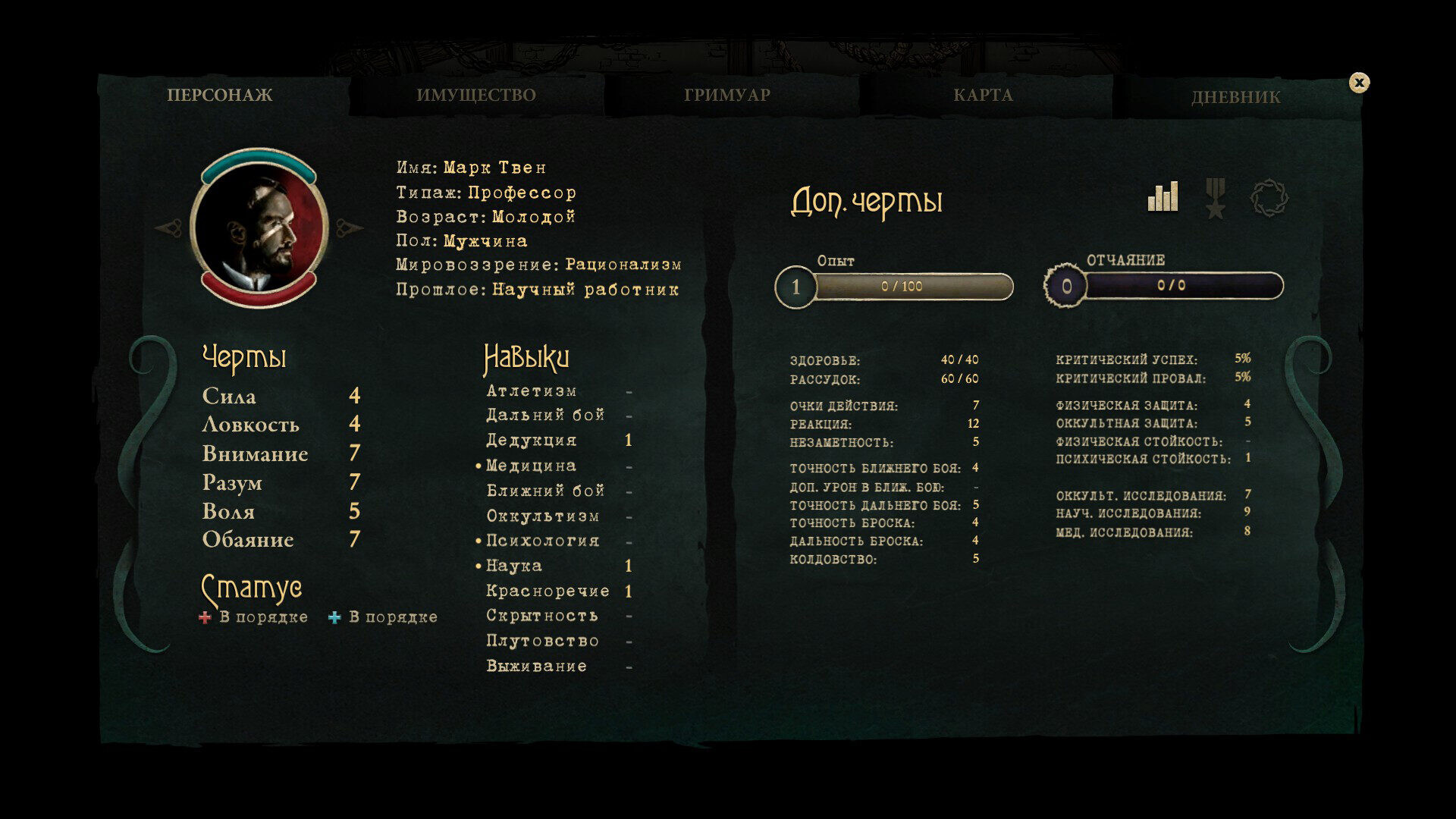Image resolution: width=1456 pixels, height=819 pixels.
Task: Click the left arrow beside the portrait
Action: tap(168, 227)
